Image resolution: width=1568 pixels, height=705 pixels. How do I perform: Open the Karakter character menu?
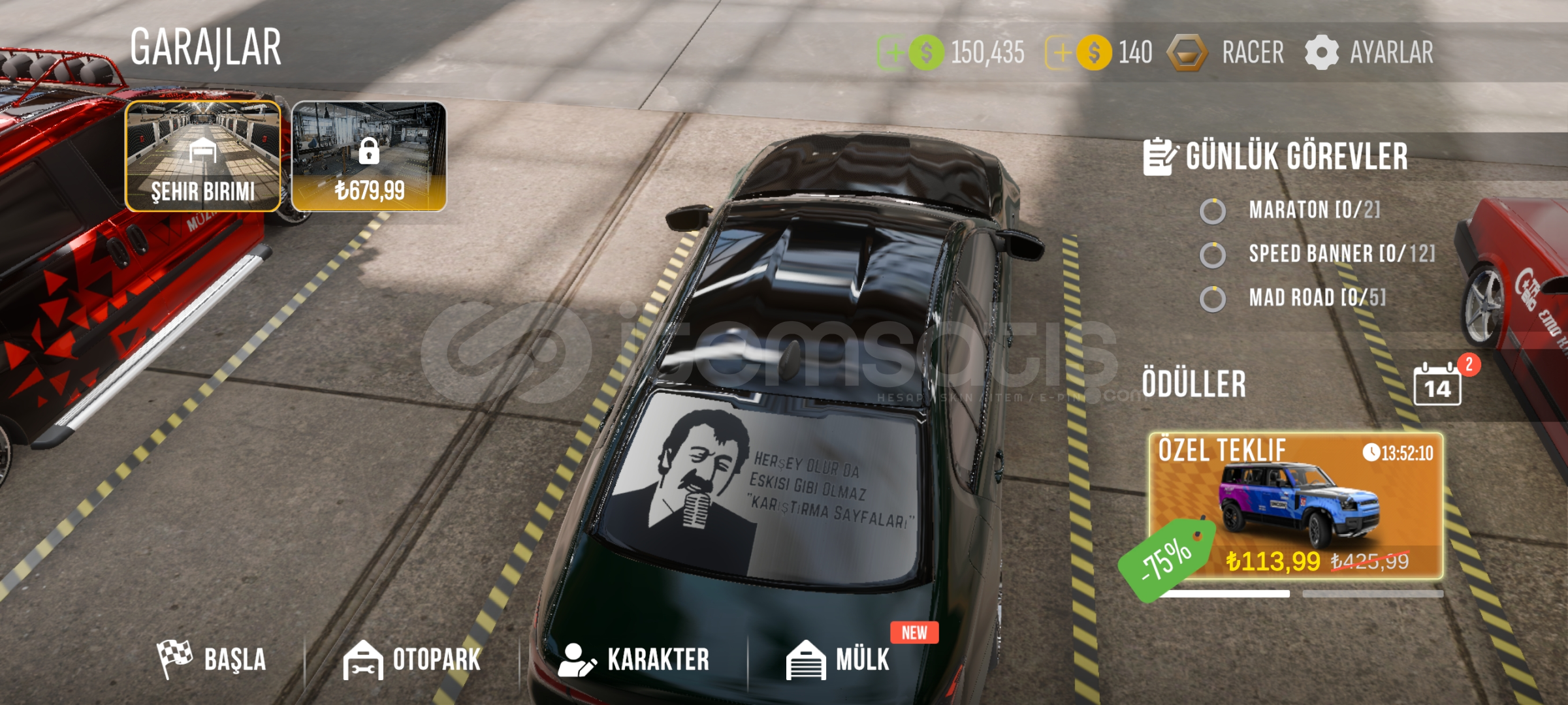pos(634,659)
